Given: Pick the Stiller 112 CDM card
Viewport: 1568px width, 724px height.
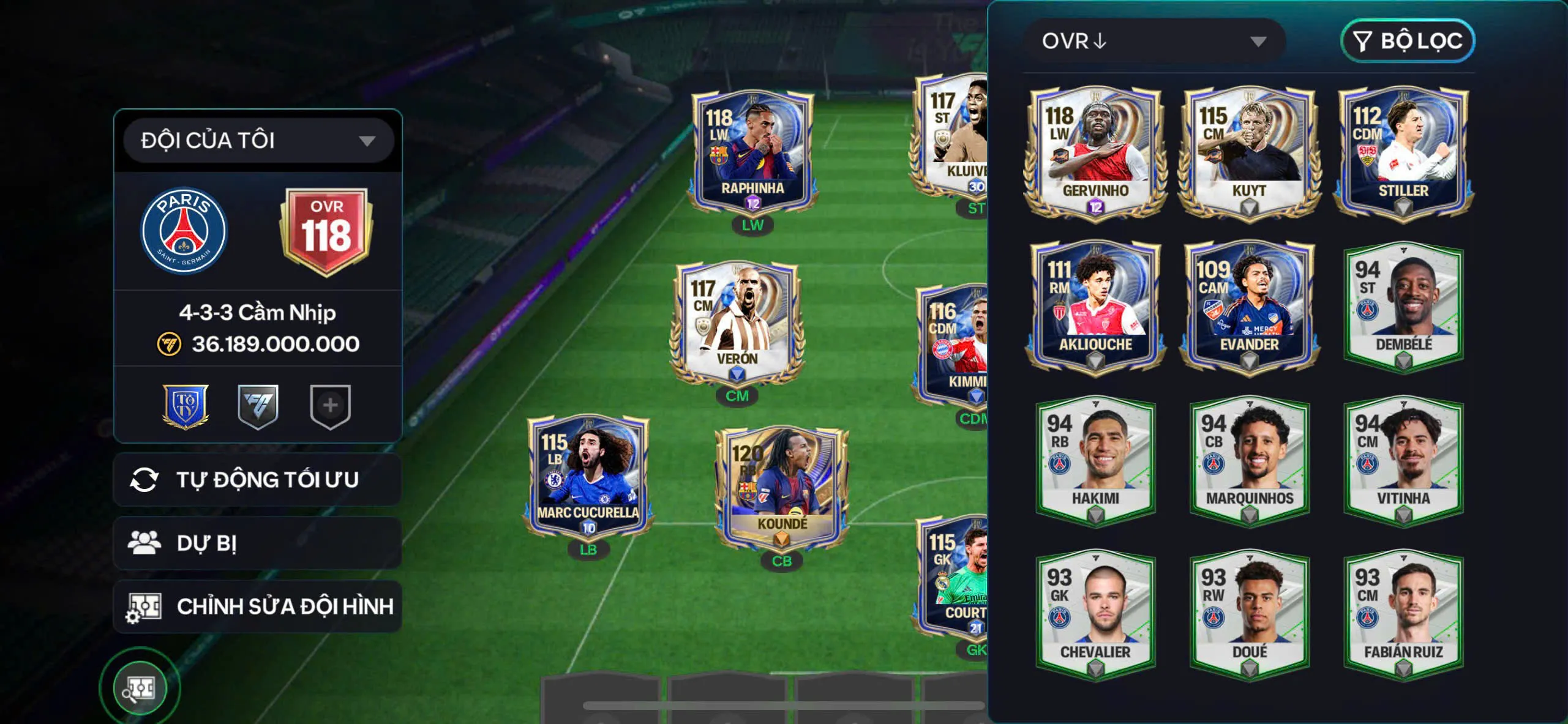Looking at the screenshot, I should coord(1403,152).
